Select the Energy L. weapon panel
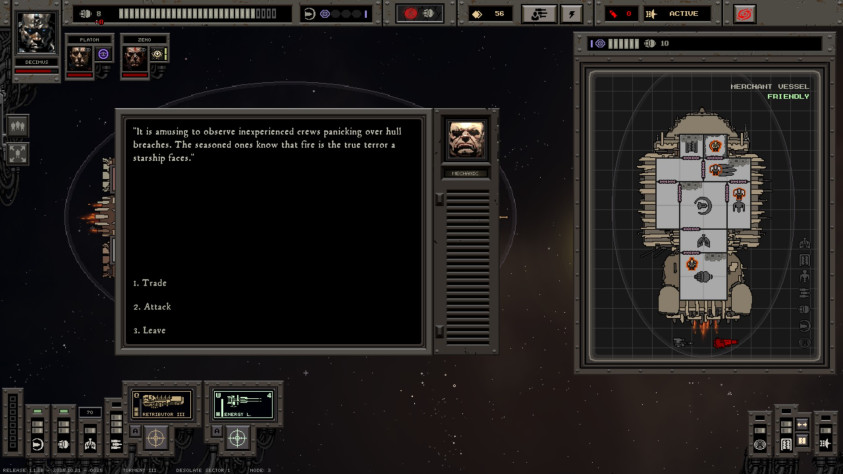This screenshot has width=843, height=474. coord(243,403)
